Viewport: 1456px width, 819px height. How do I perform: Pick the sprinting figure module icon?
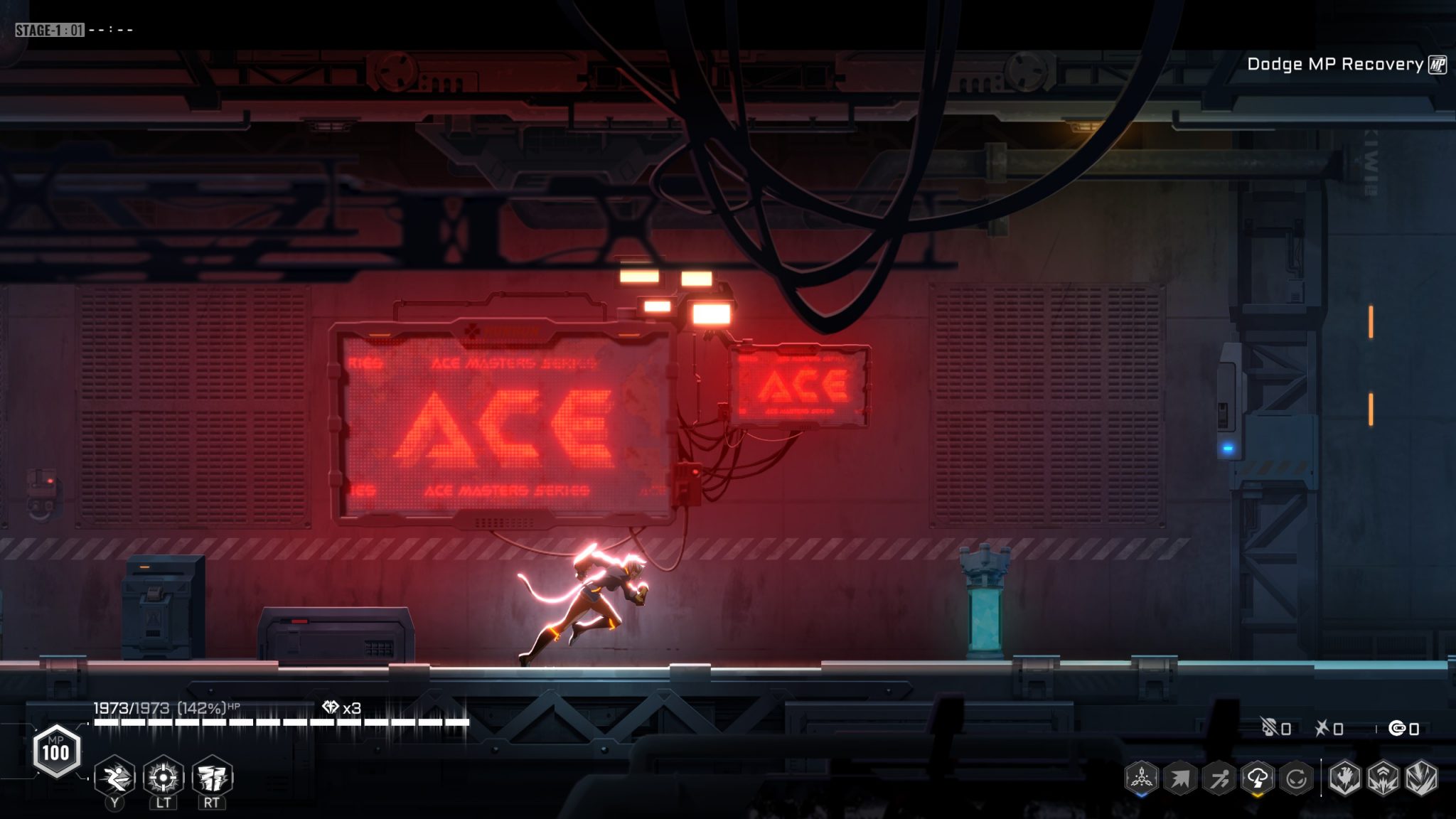(1219, 779)
